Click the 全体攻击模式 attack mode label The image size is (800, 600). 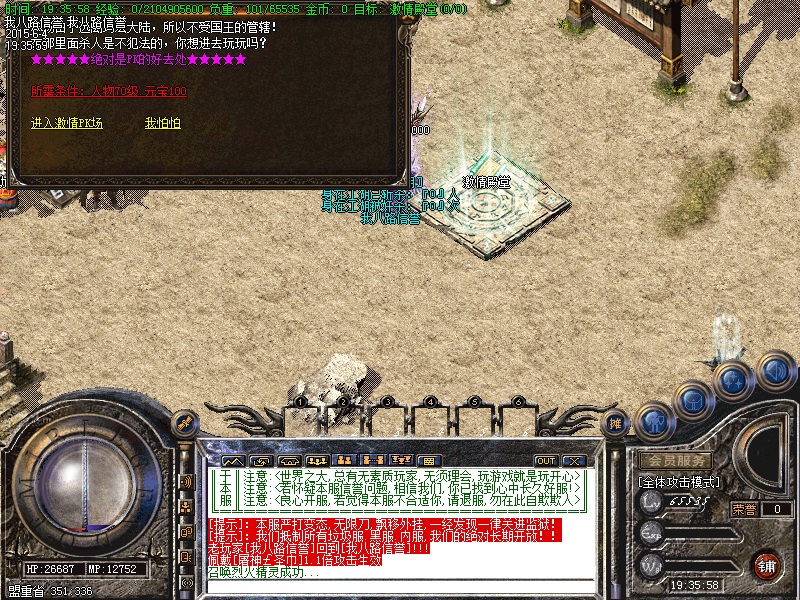(x=676, y=482)
